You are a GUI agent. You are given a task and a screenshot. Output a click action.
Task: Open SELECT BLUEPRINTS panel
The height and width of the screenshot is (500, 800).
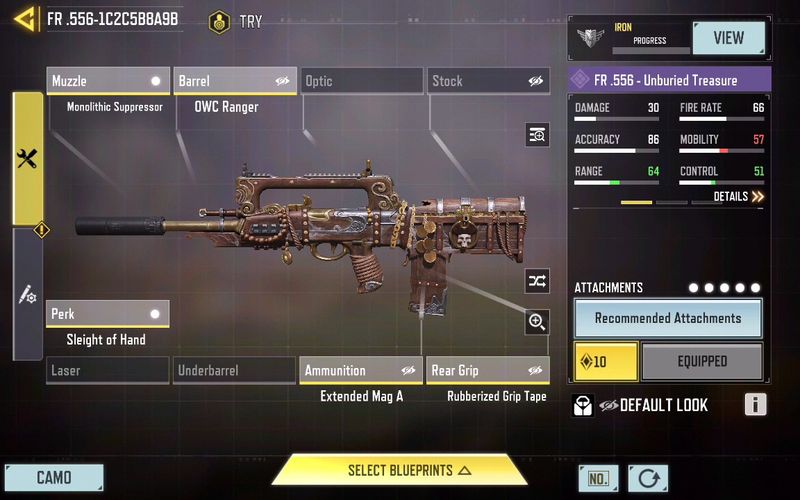pyautogui.click(x=399, y=470)
